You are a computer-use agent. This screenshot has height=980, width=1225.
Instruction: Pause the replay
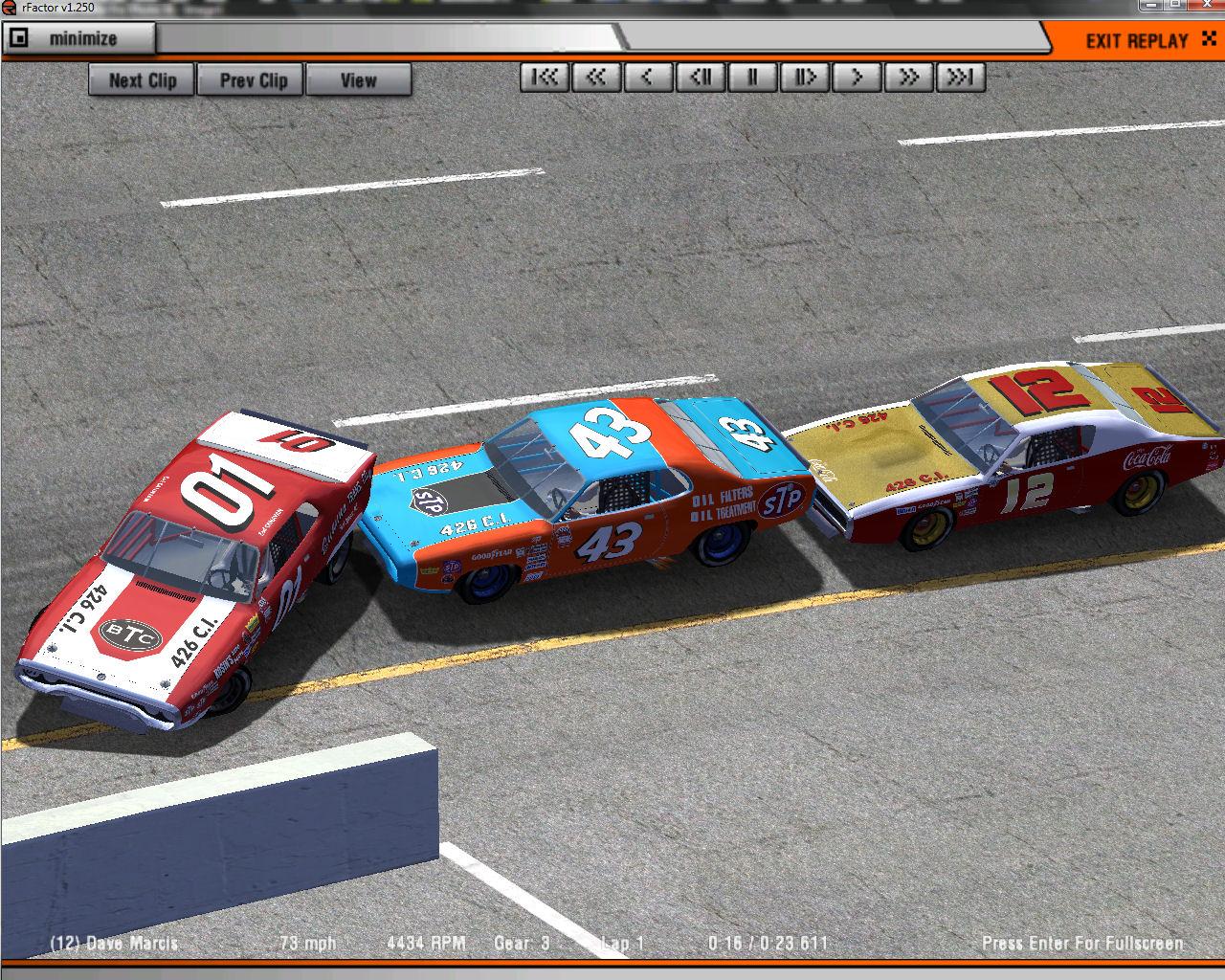[x=752, y=78]
